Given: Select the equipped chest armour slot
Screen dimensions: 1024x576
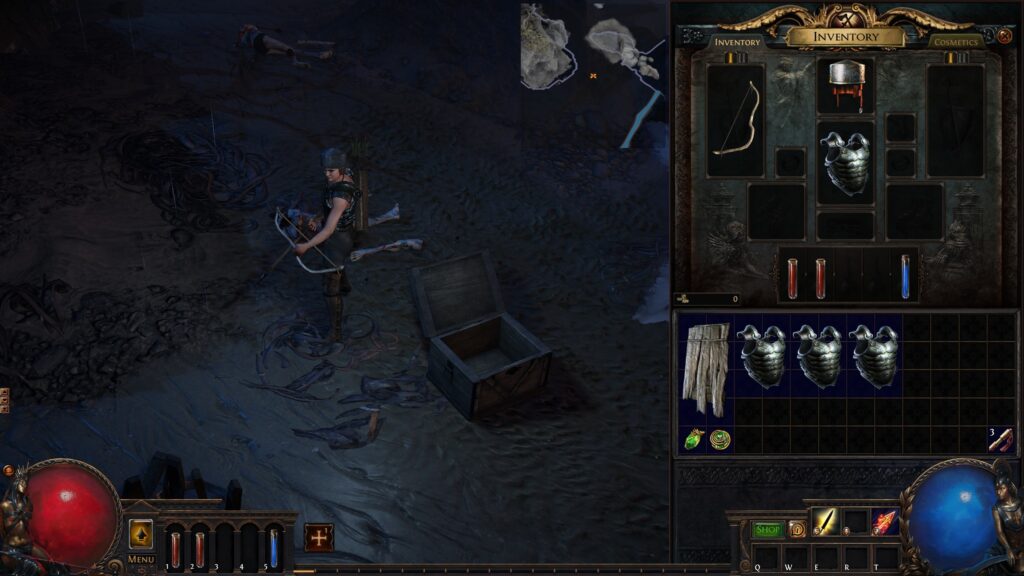Looking at the screenshot, I should (845, 163).
